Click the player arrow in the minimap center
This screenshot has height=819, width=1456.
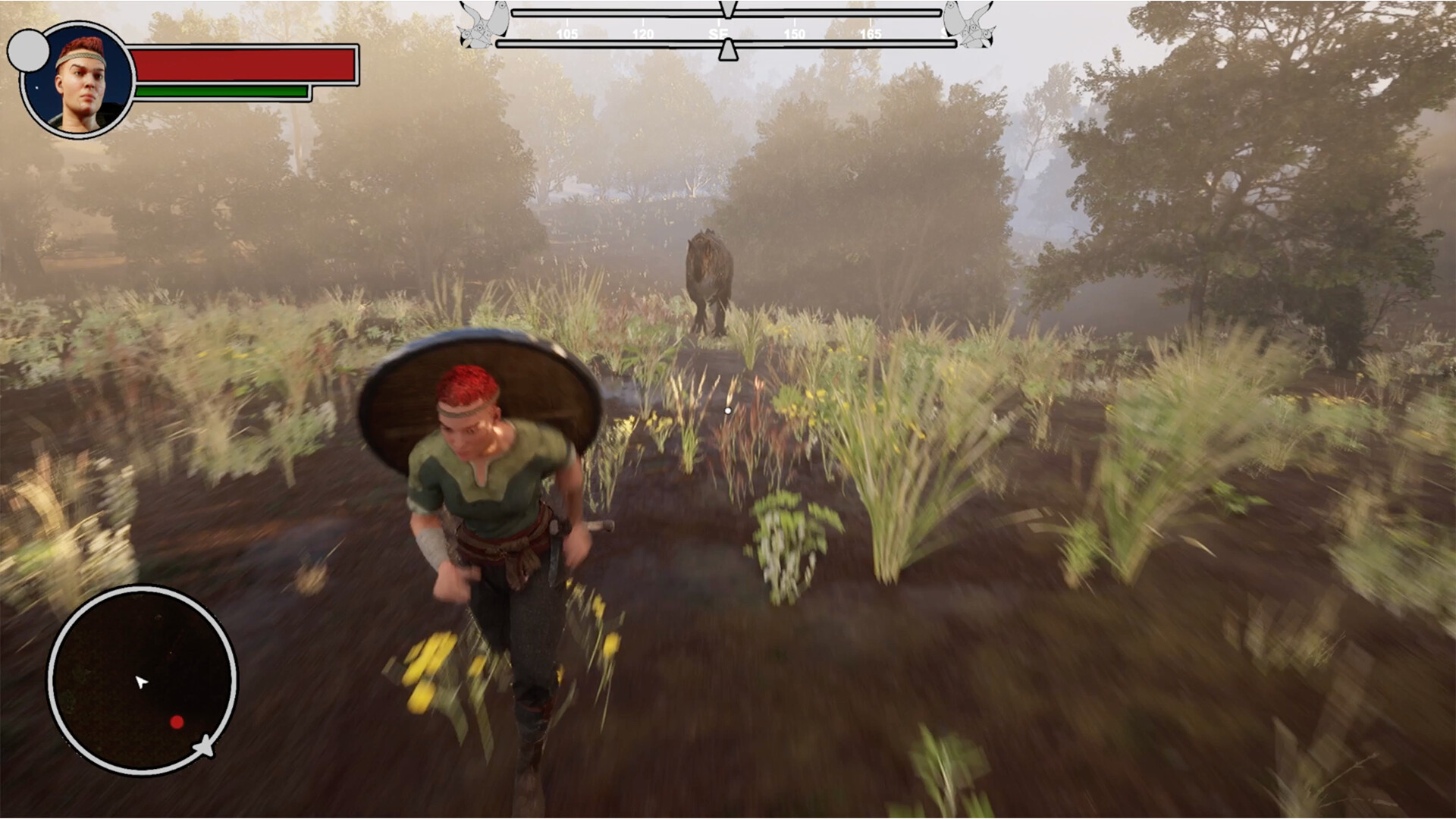[142, 682]
